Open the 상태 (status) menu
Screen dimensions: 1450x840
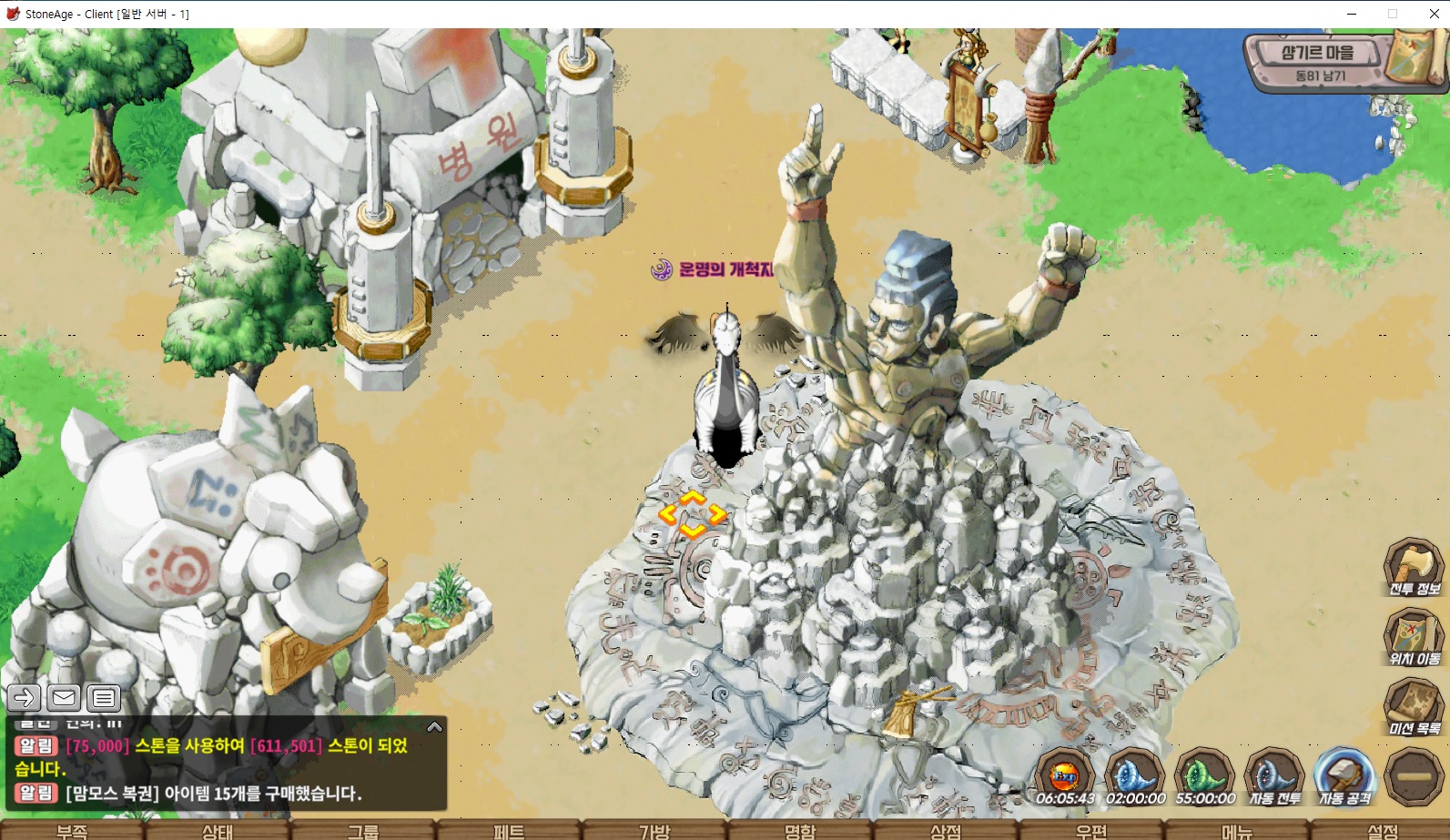pyautogui.click(x=218, y=830)
